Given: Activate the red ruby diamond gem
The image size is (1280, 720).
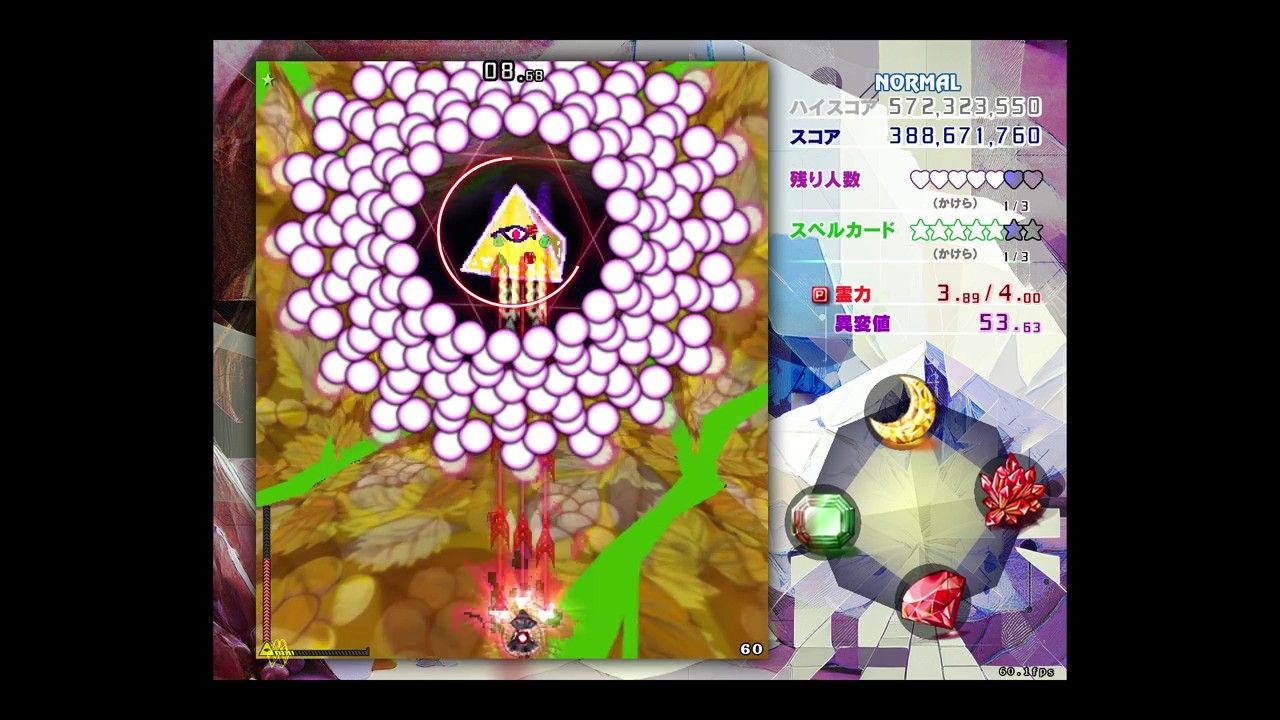Looking at the screenshot, I should pos(933,598).
